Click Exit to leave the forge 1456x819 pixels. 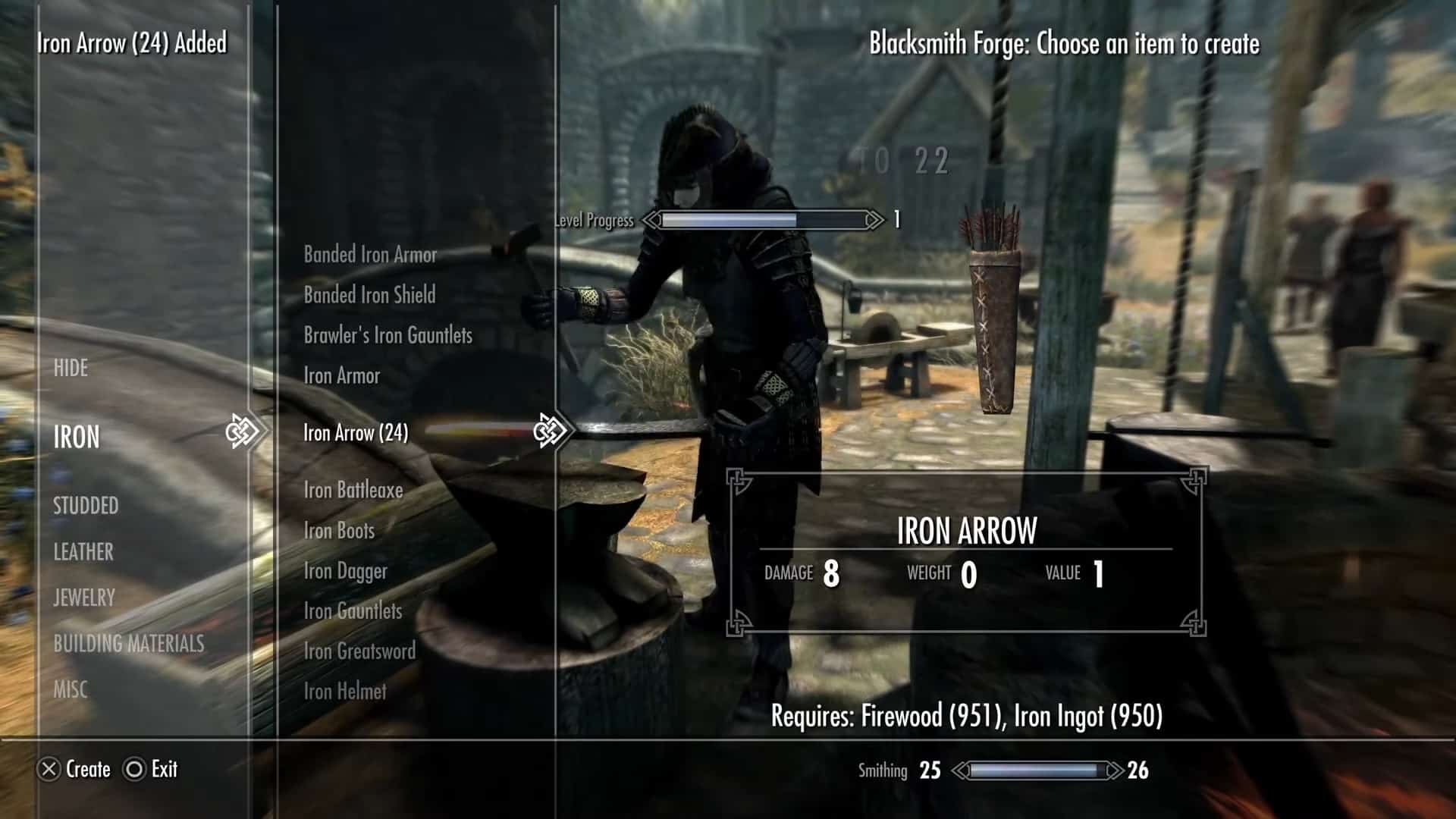159,770
